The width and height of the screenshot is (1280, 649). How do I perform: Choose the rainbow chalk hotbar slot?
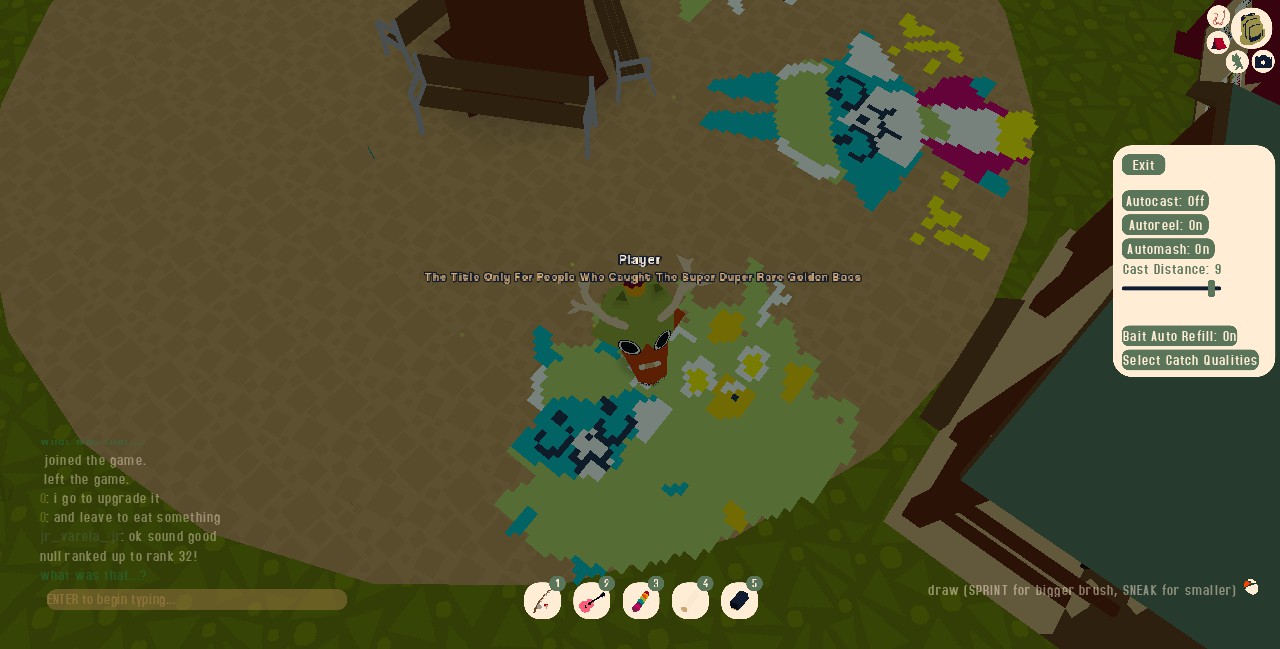[640, 601]
